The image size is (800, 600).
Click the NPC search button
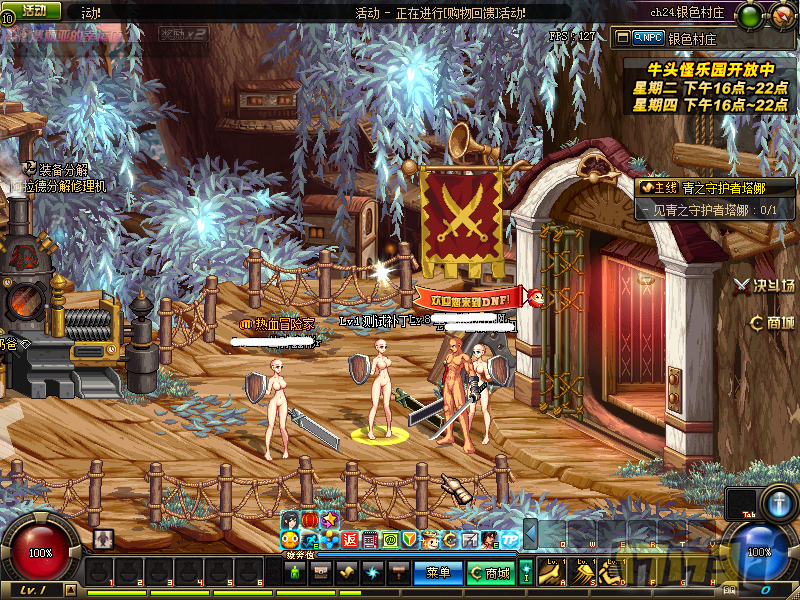click(x=648, y=37)
